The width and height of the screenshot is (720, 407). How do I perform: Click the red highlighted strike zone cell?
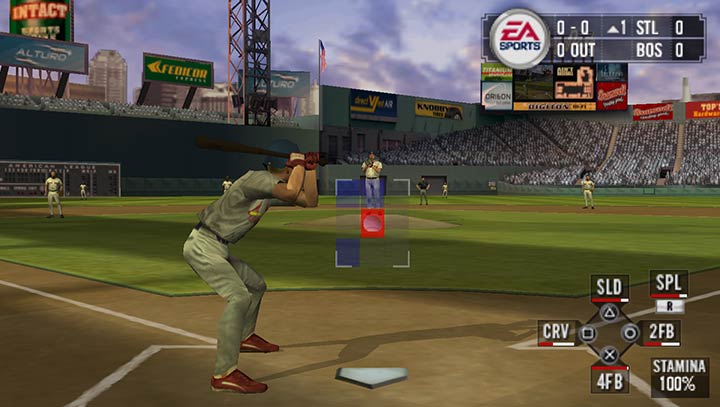click(x=372, y=222)
